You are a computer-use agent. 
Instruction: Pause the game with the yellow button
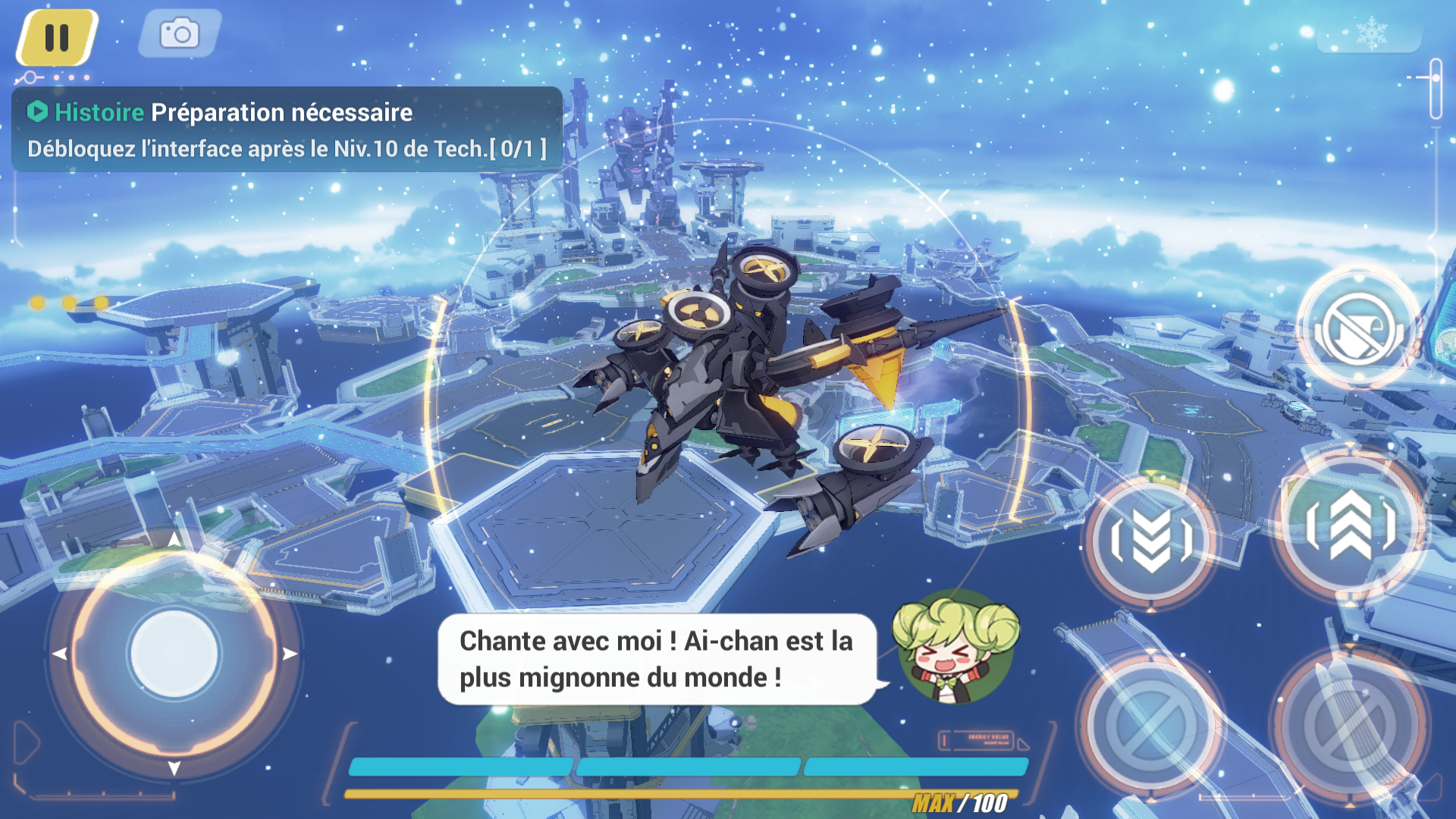(57, 37)
